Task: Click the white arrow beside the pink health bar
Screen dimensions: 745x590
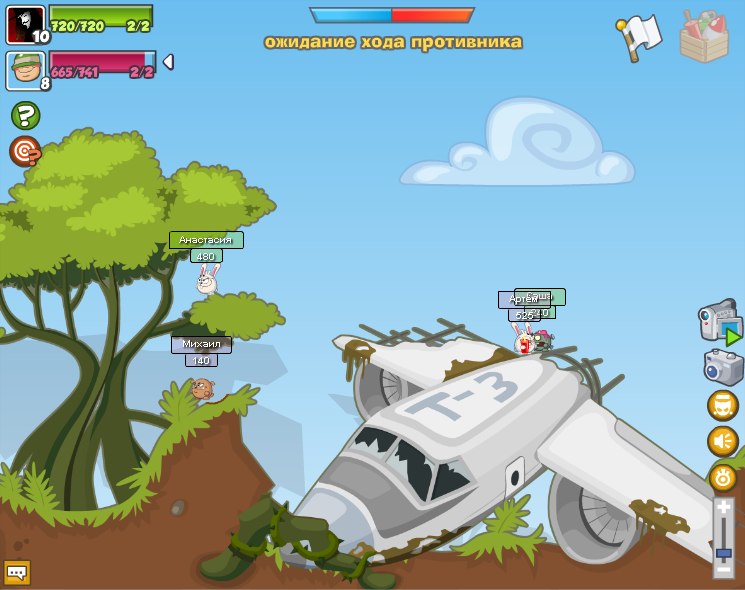Action: click(168, 62)
